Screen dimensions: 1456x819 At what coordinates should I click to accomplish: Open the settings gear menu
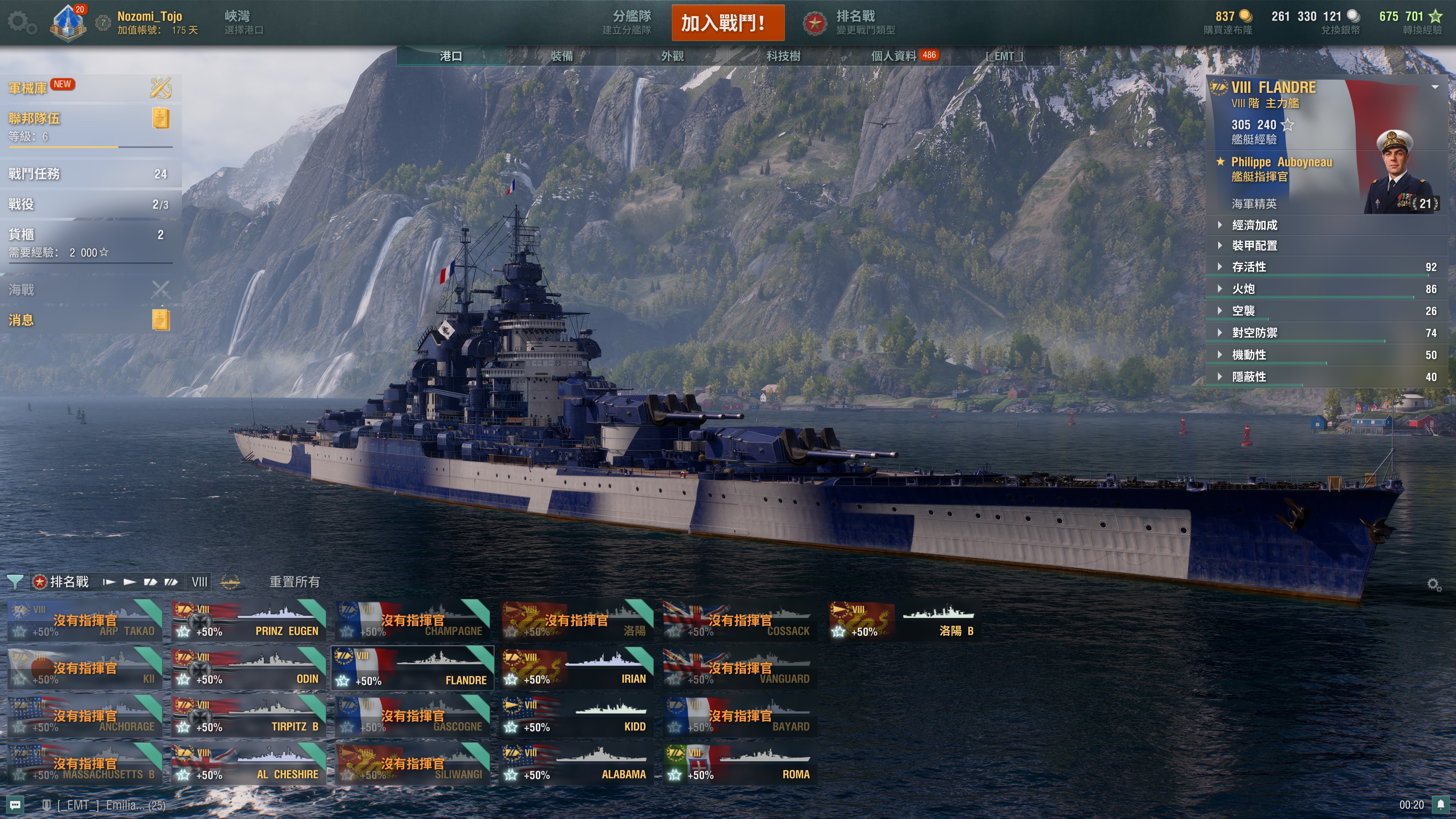click(22, 23)
